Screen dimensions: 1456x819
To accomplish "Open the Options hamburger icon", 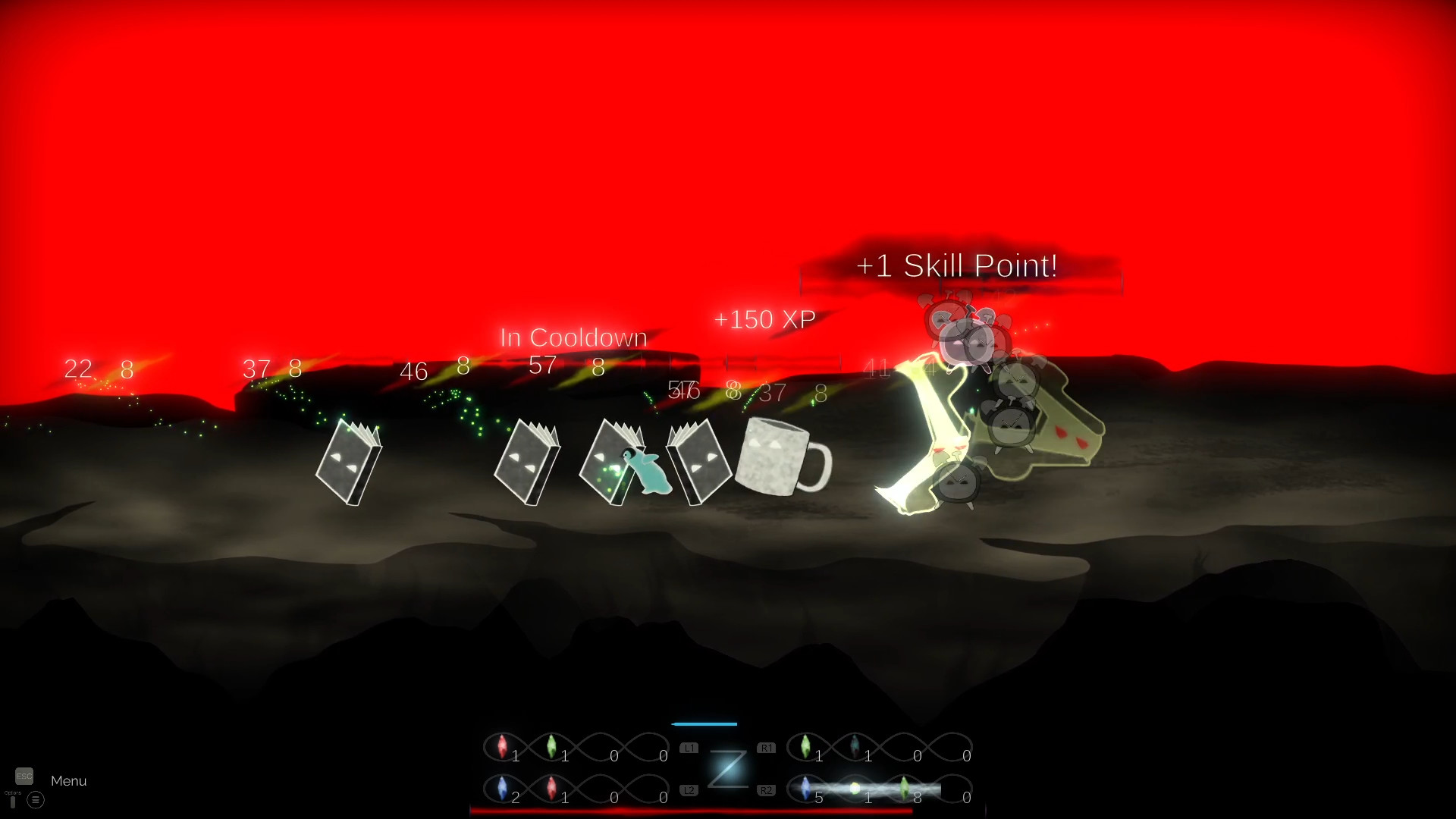I will coord(35,800).
